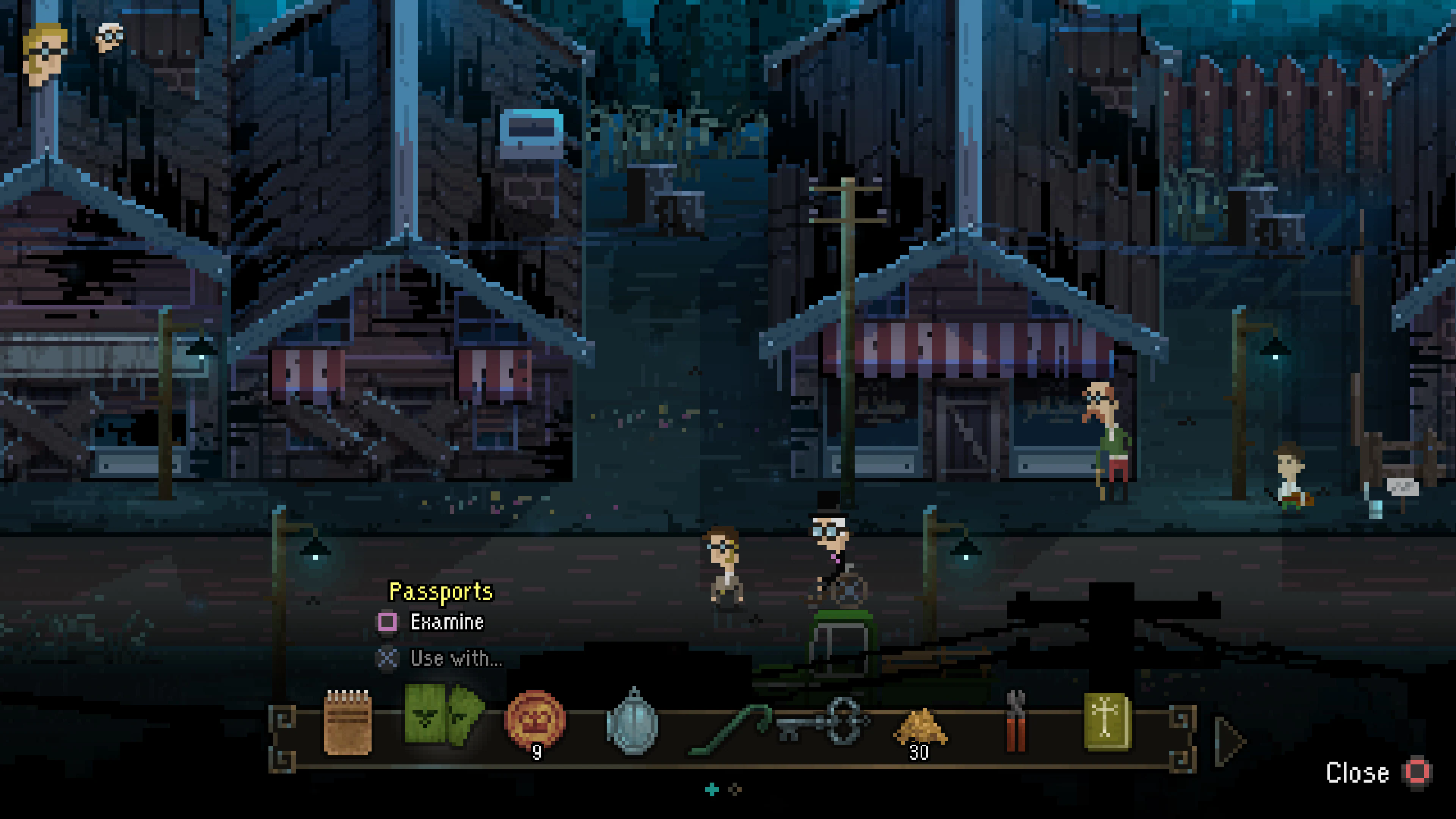Viewport: 1456px width, 819px height.
Task: Choose the green book with cross
Action: tap(1107, 722)
